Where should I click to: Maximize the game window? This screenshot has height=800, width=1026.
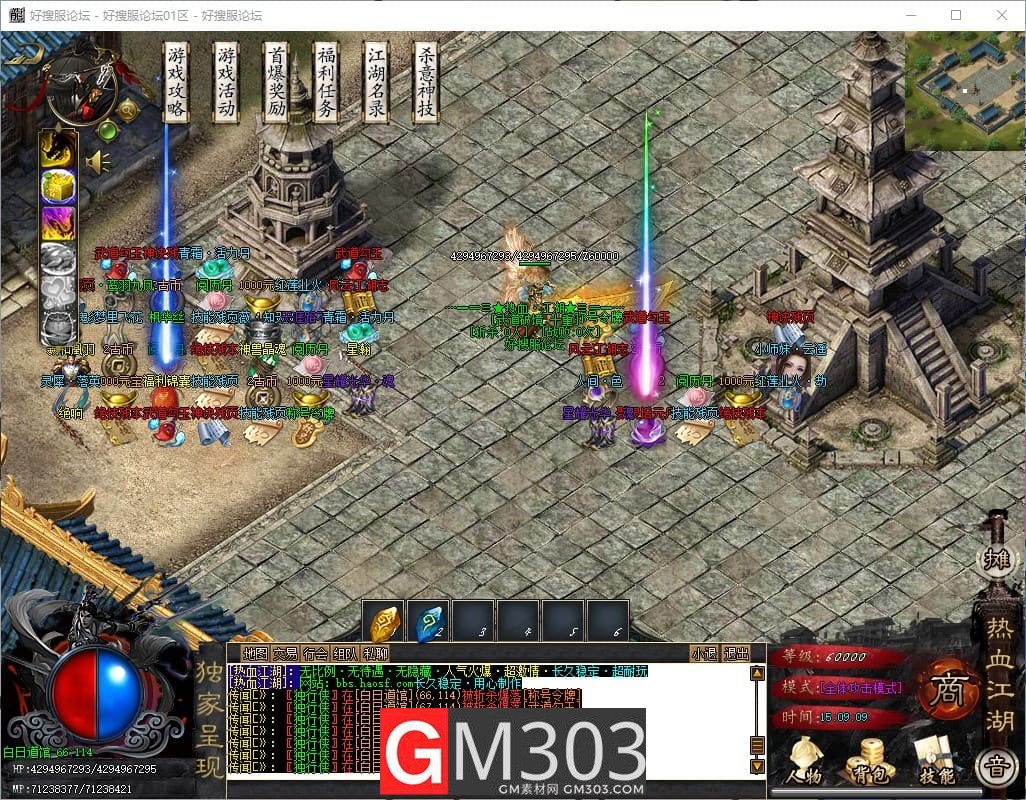[x=955, y=15]
